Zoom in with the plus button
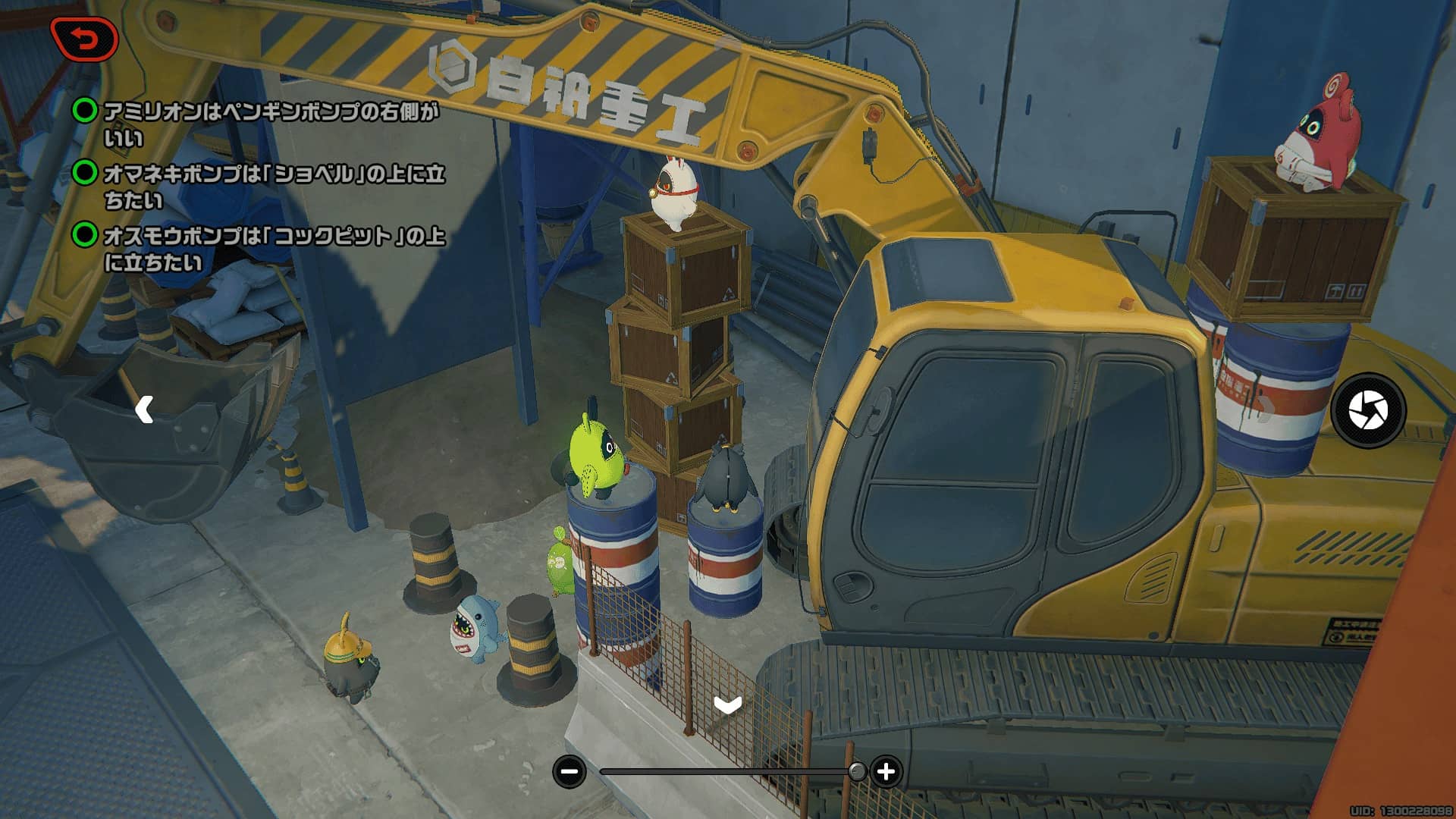 pos(886,772)
